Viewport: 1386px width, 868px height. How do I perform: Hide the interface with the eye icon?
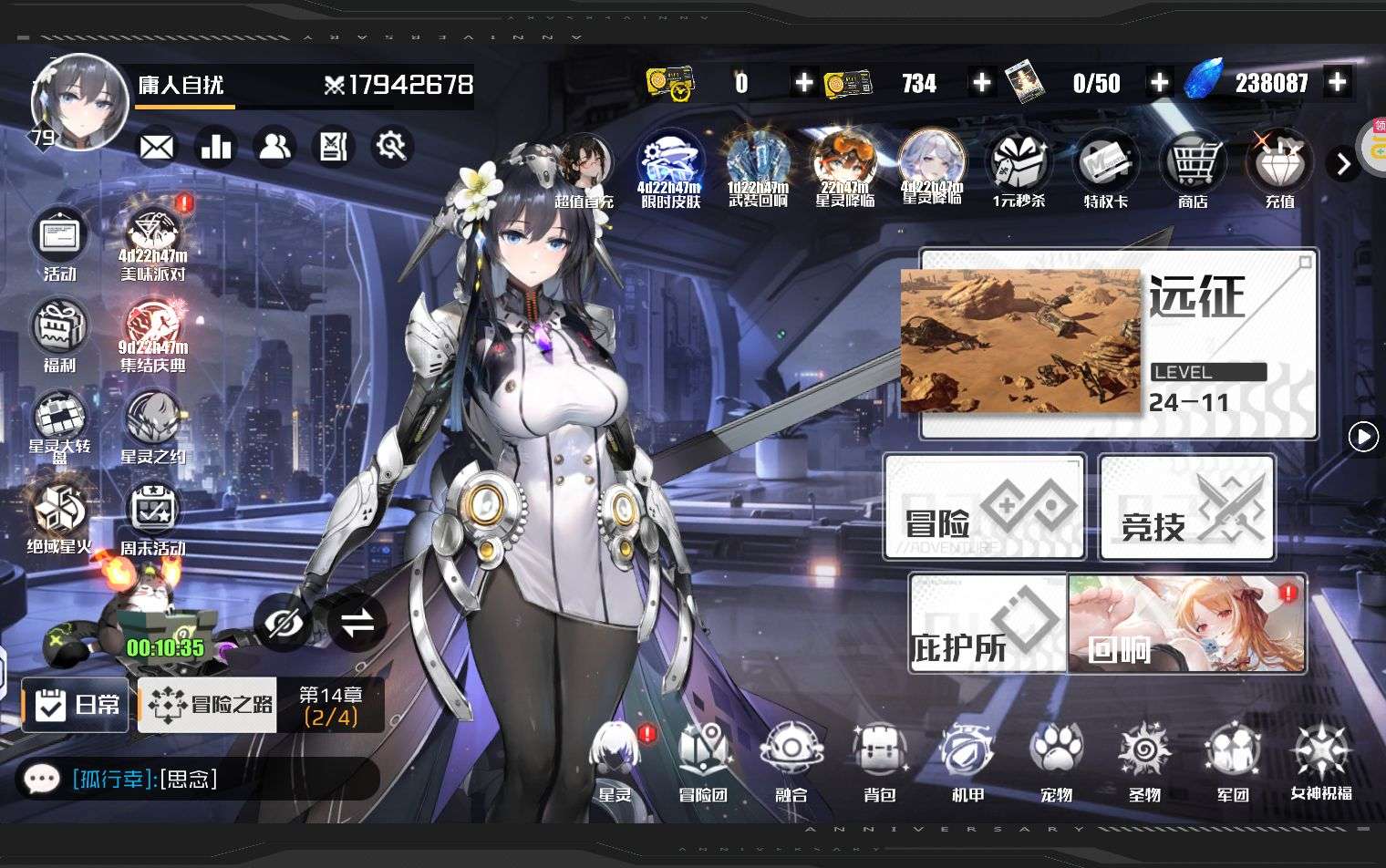[x=283, y=624]
